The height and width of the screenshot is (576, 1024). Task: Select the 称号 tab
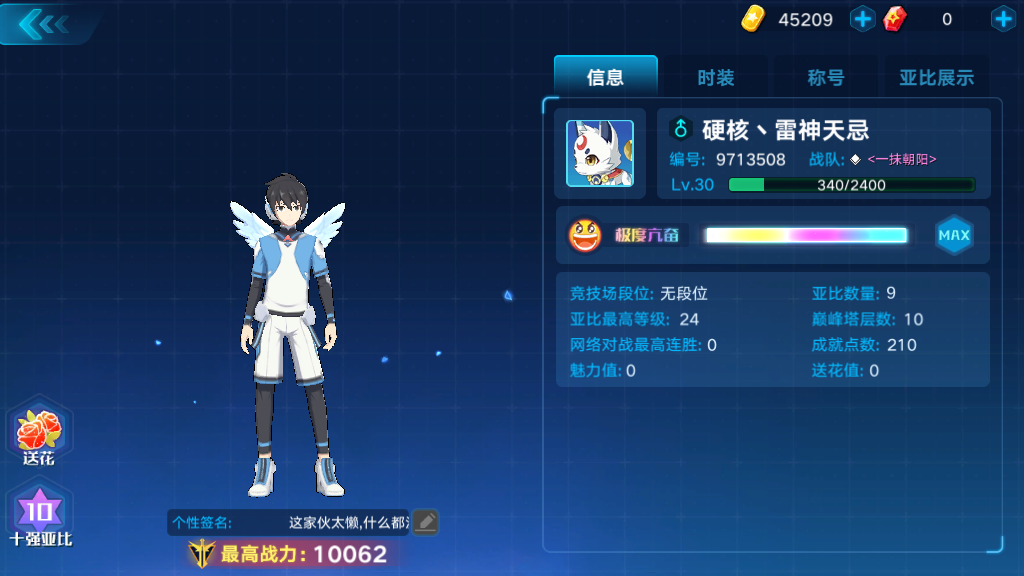(x=826, y=77)
